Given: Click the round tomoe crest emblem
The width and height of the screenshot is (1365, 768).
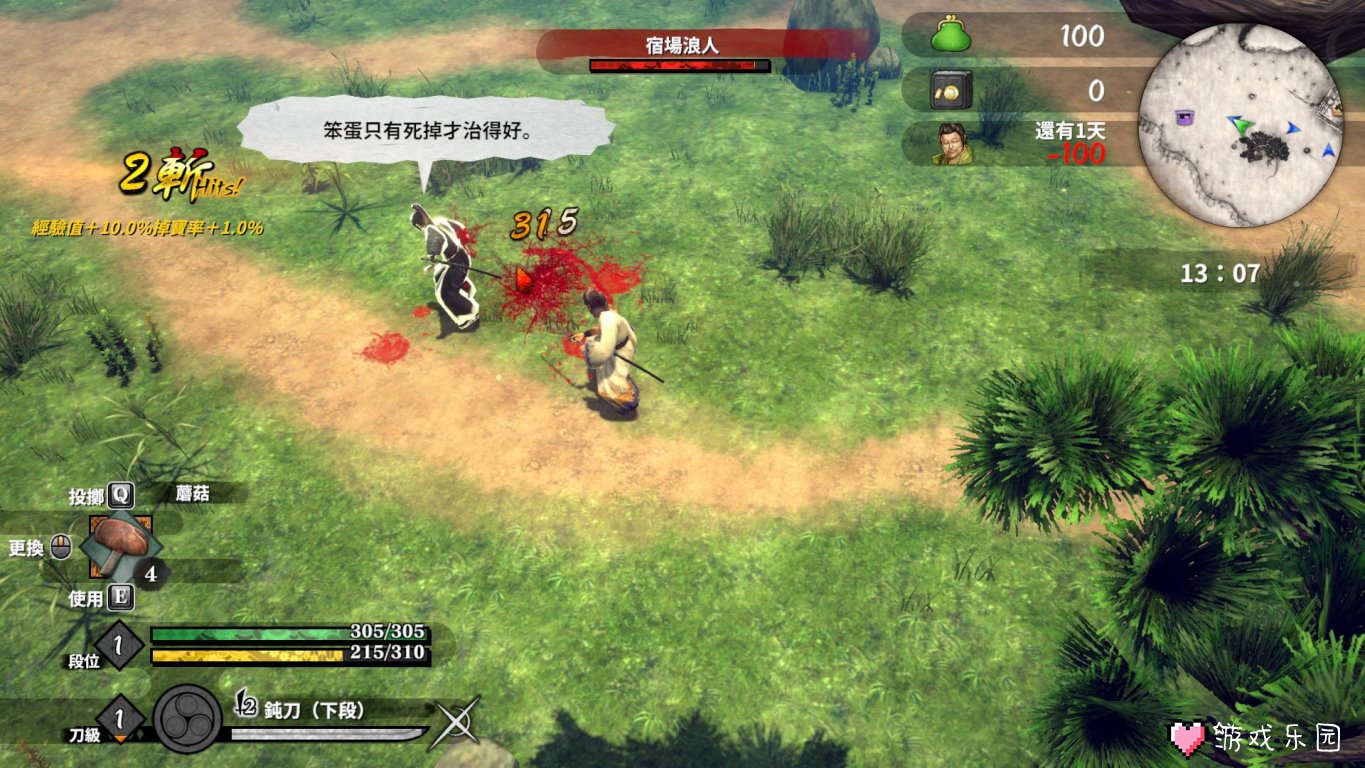Looking at the screenshot, I should tap(187, 719).
